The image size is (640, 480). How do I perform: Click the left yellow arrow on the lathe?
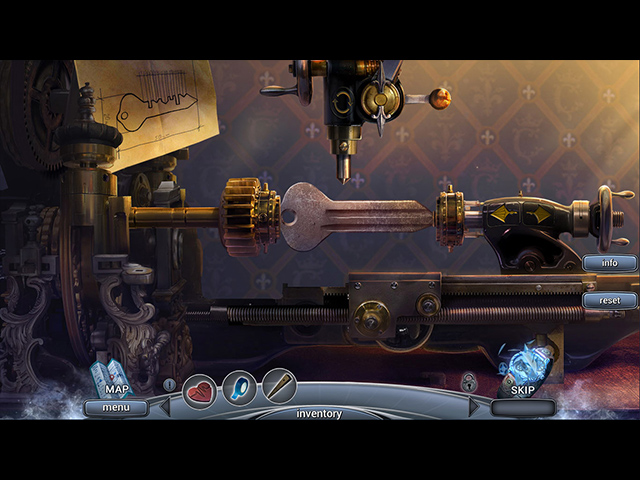[x=499, y=214]
